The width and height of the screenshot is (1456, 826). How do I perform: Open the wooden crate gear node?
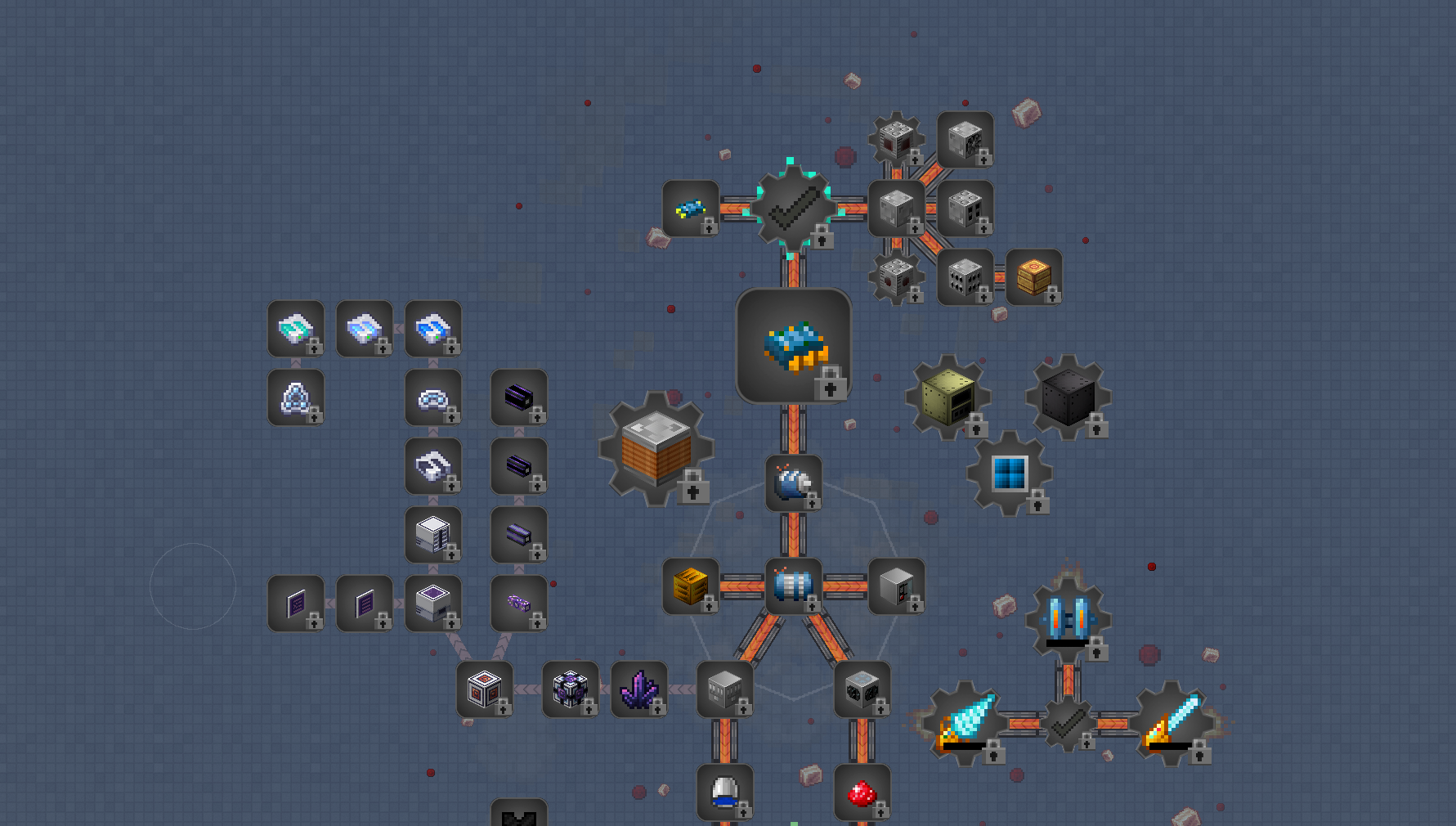tap(656, 448)
